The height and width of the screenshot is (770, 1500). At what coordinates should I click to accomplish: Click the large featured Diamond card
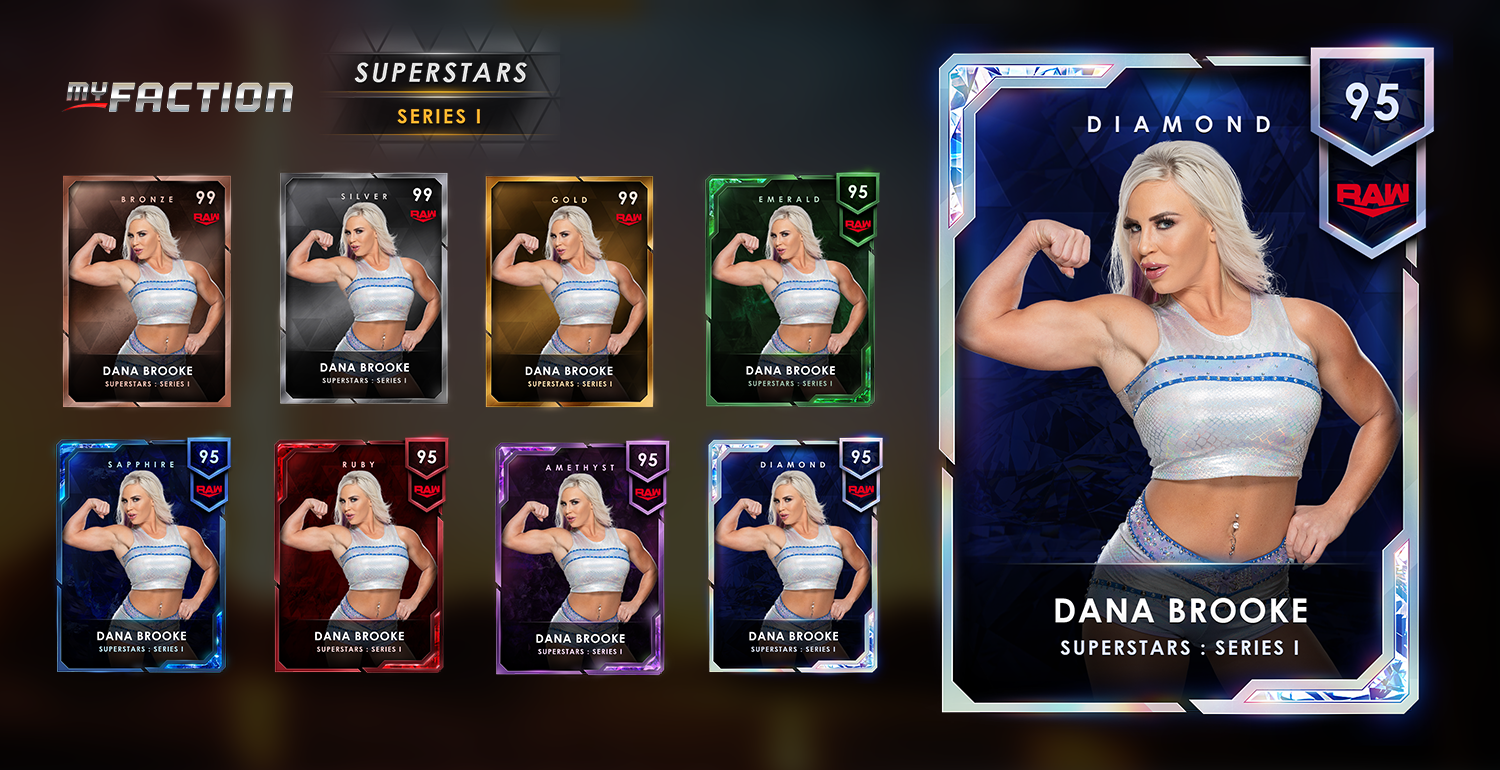[1180, 385]
